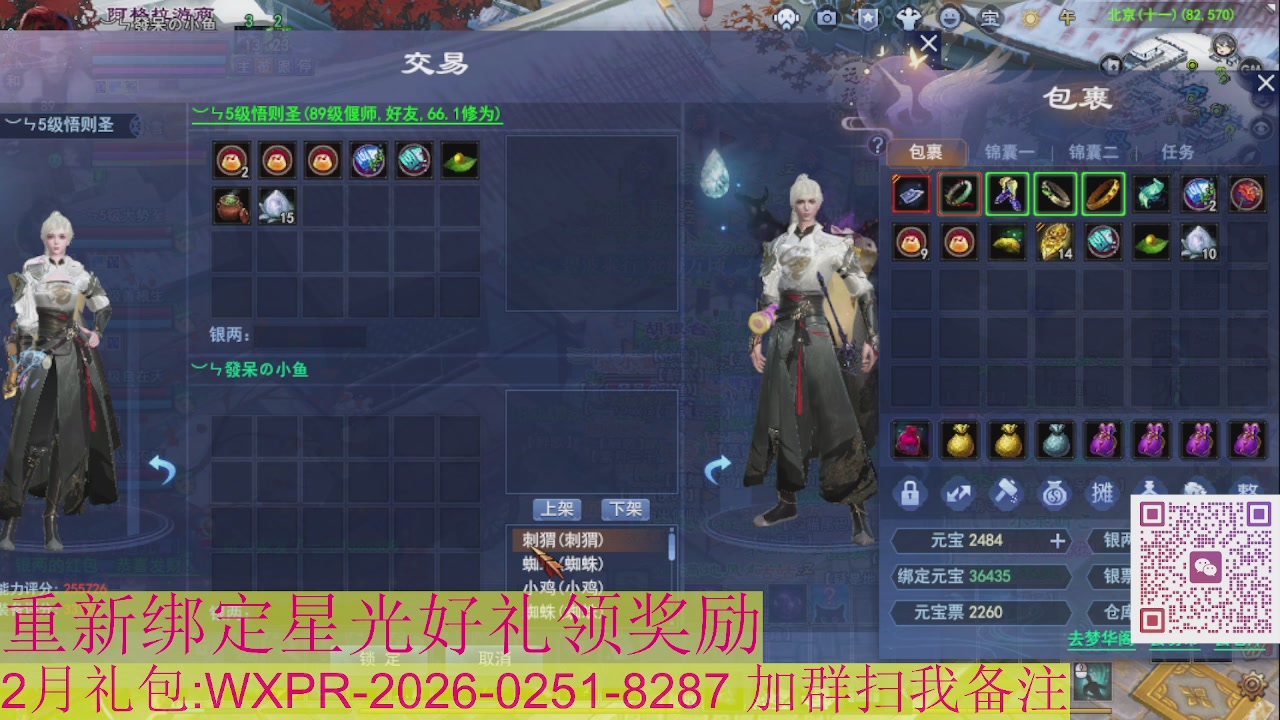Image resolution: width=1280 pixels, height=720 pixels.
Task: Click the star badge icon in top toolbar
Action: pos(868,18)
